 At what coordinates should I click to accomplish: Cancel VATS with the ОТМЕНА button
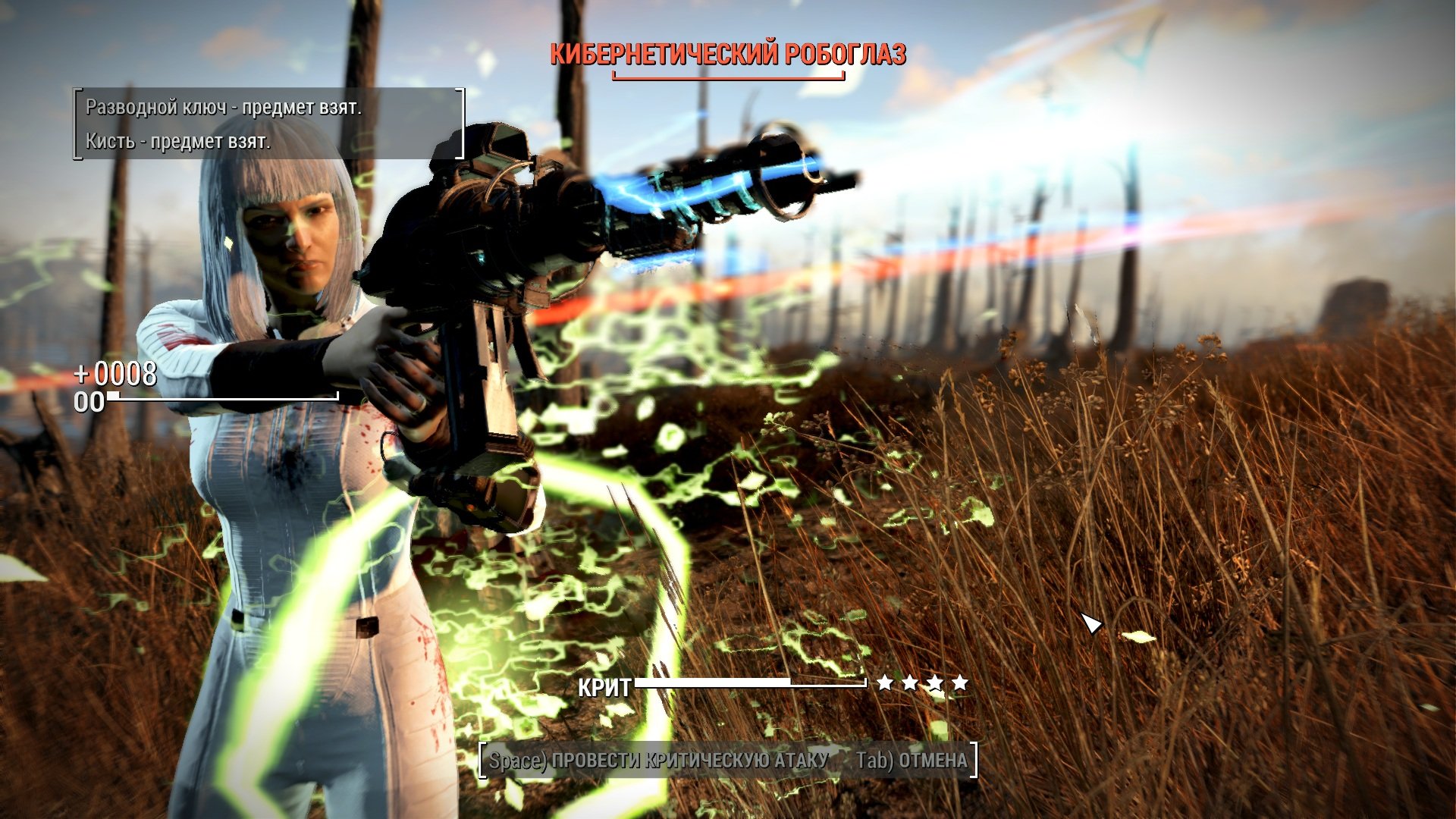click(912, 761)
